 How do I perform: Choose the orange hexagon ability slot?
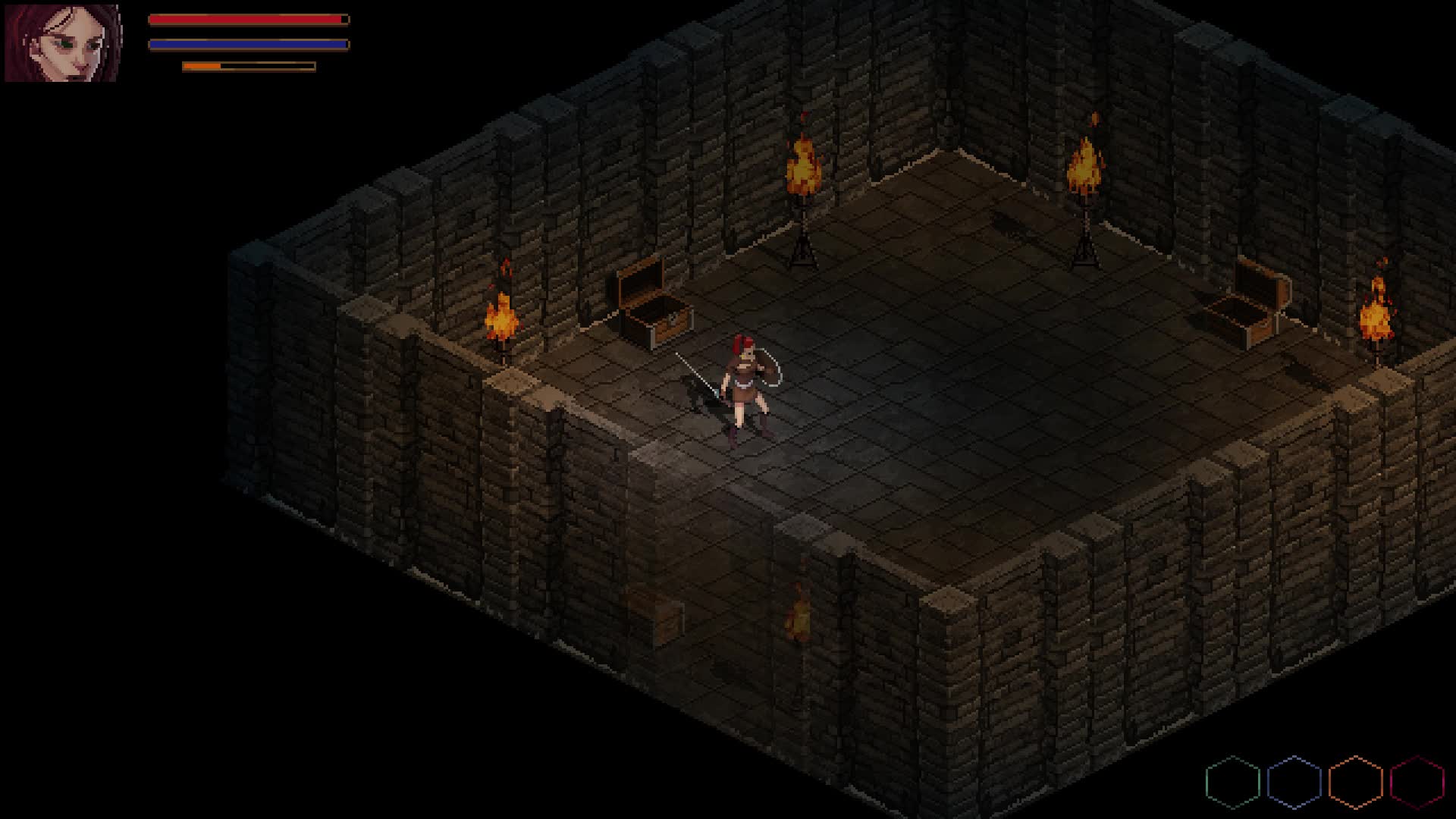click(1355, 782)
